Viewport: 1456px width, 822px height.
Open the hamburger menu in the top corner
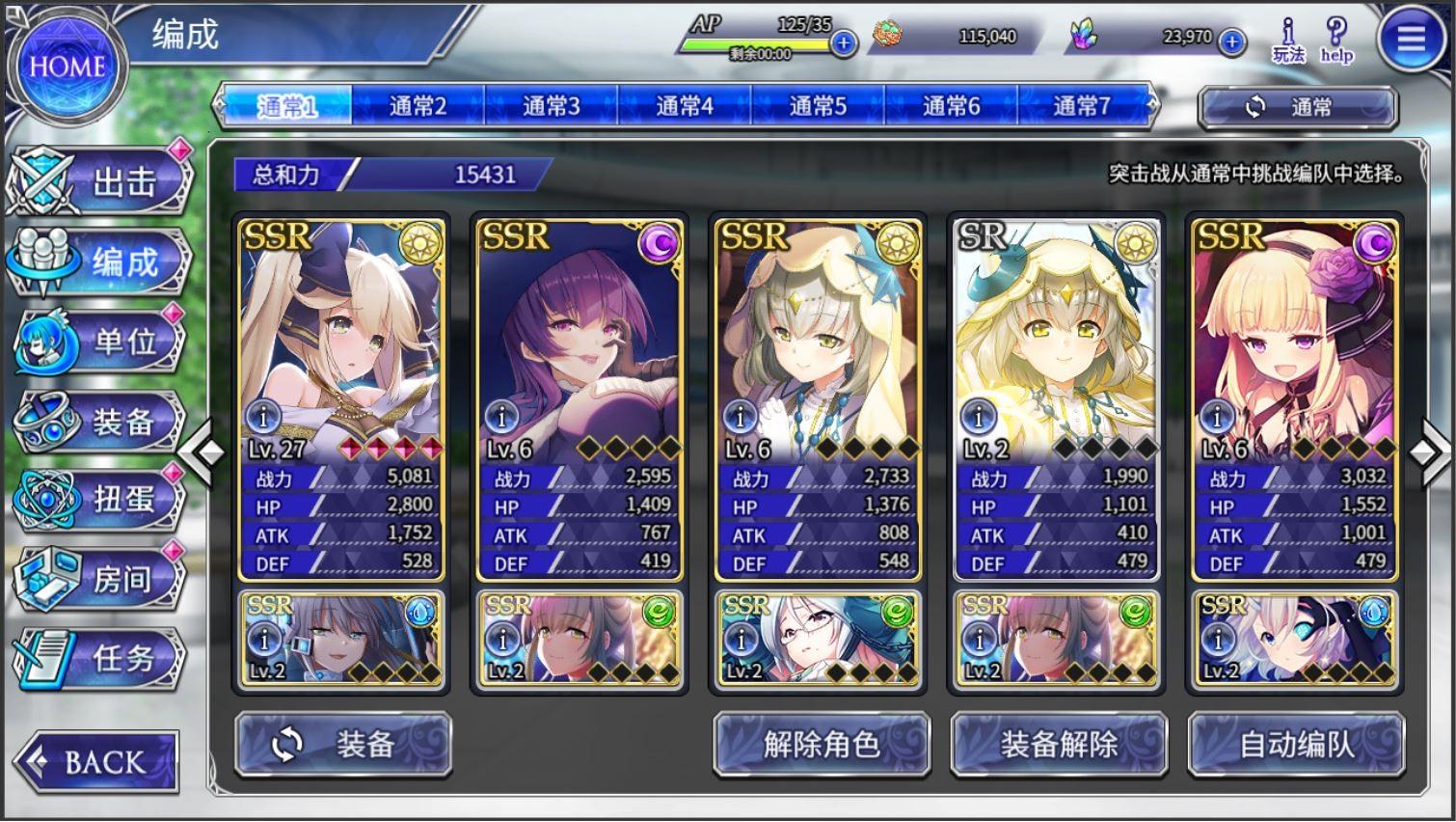click(x=1409, y=39)
